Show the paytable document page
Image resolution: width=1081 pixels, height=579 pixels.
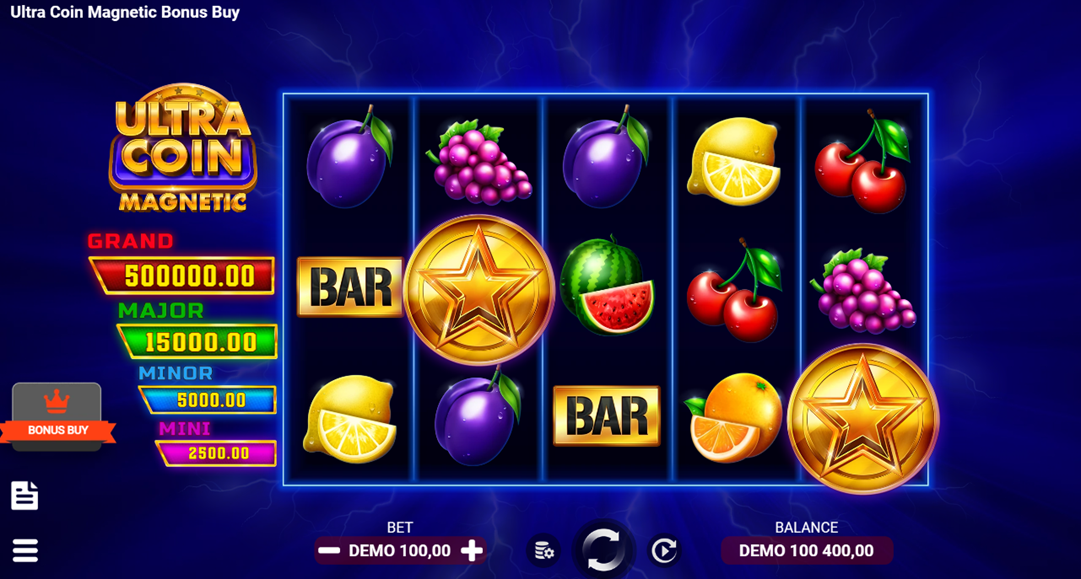(x=25, y=495)
